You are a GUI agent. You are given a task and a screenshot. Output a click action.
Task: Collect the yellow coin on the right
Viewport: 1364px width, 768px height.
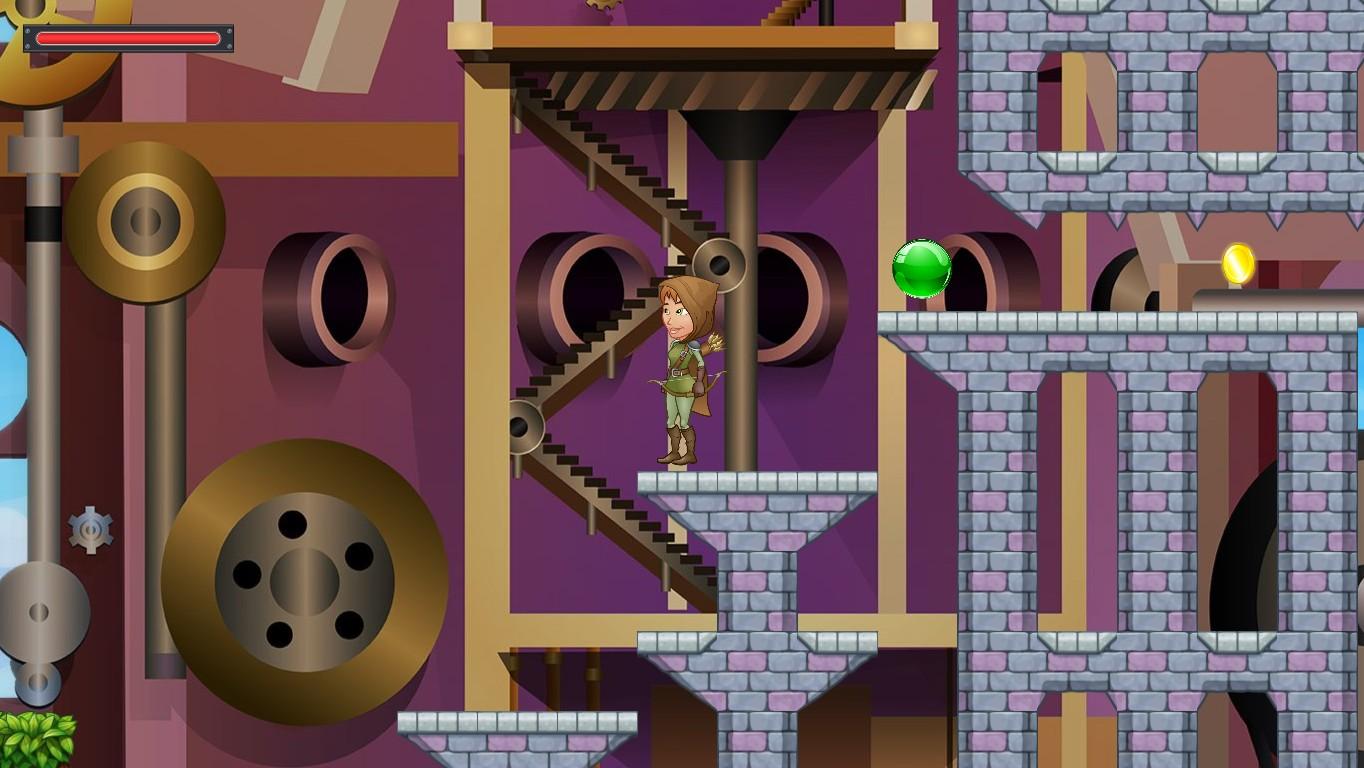pyautogui.click(x=1239, y=265)
